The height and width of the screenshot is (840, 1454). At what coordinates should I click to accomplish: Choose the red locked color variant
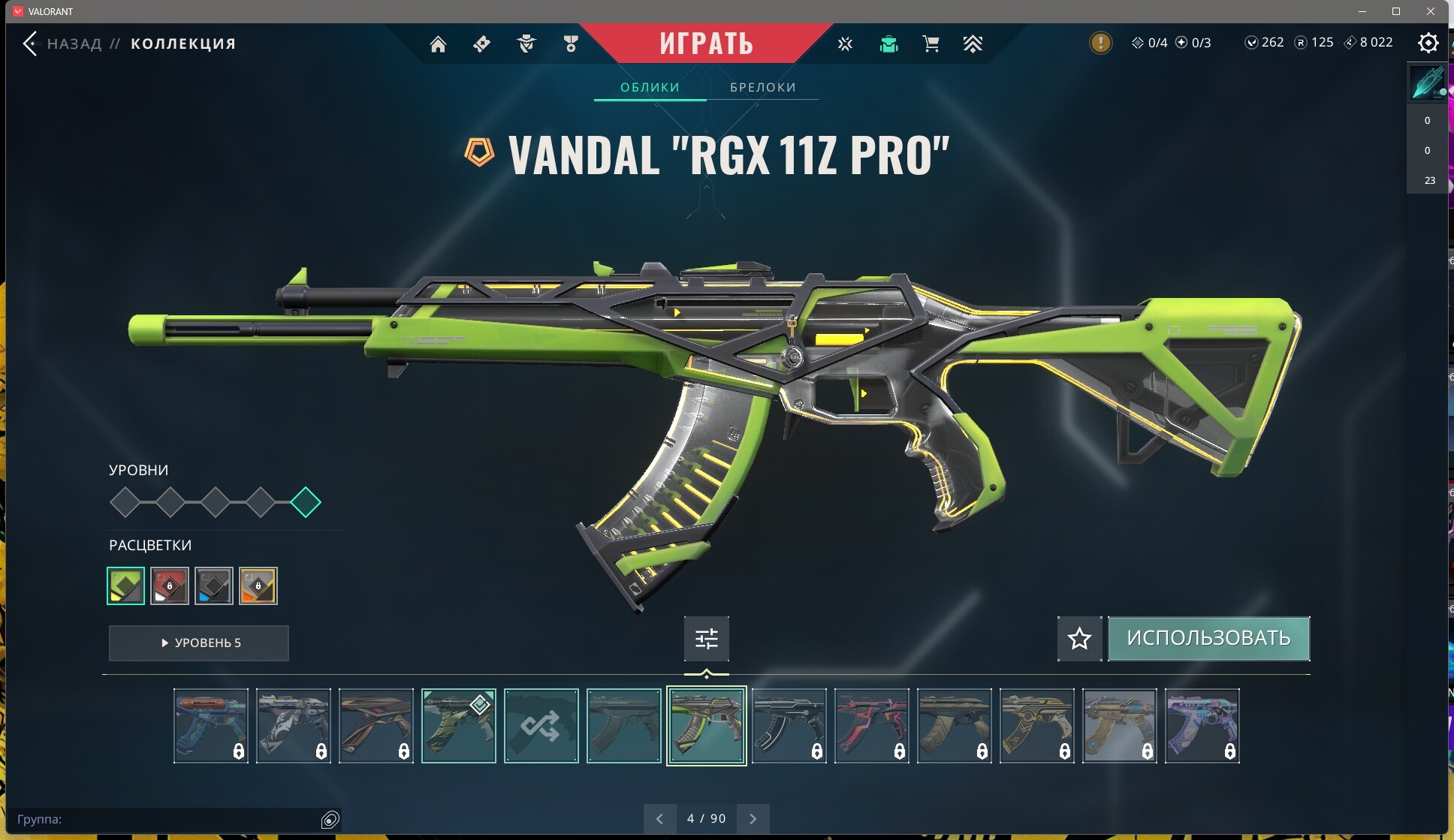point(170,586)
